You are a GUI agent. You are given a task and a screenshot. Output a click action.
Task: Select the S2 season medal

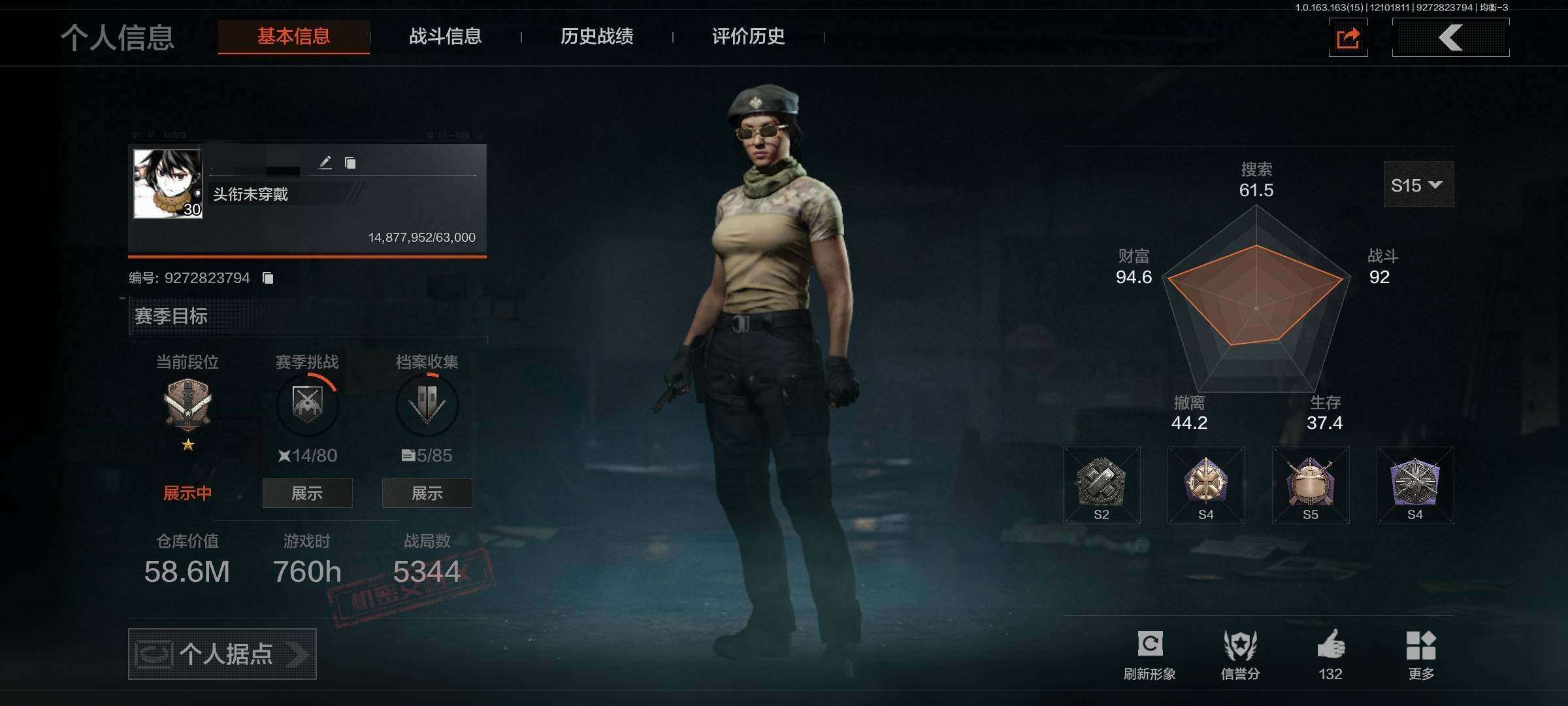(x=1102, y=485)
